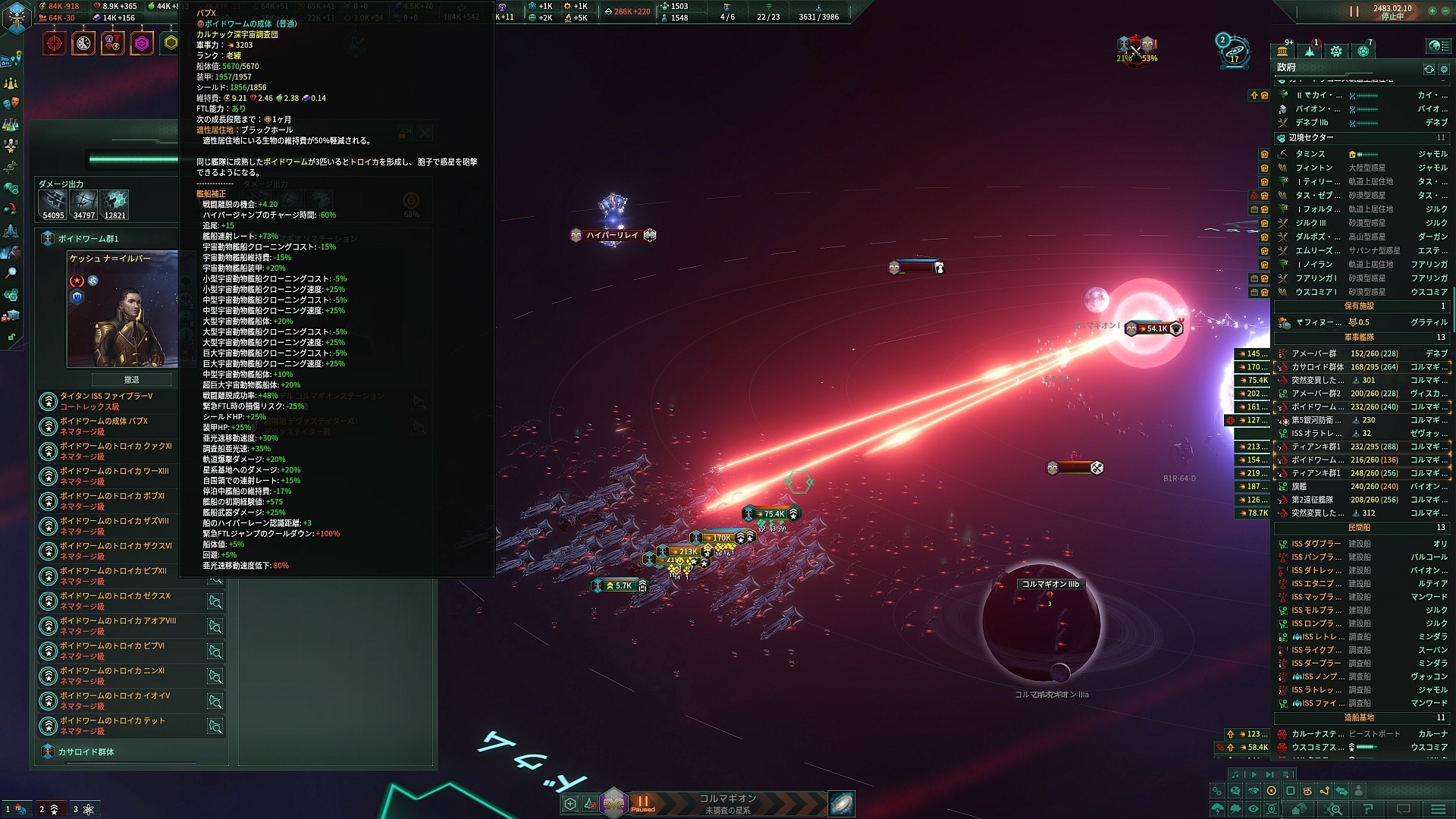Image resolution: width=1456 pixels, height=819 pixels.
Task: Click the red crosshair alert icon
Action: tap(55, 43)
